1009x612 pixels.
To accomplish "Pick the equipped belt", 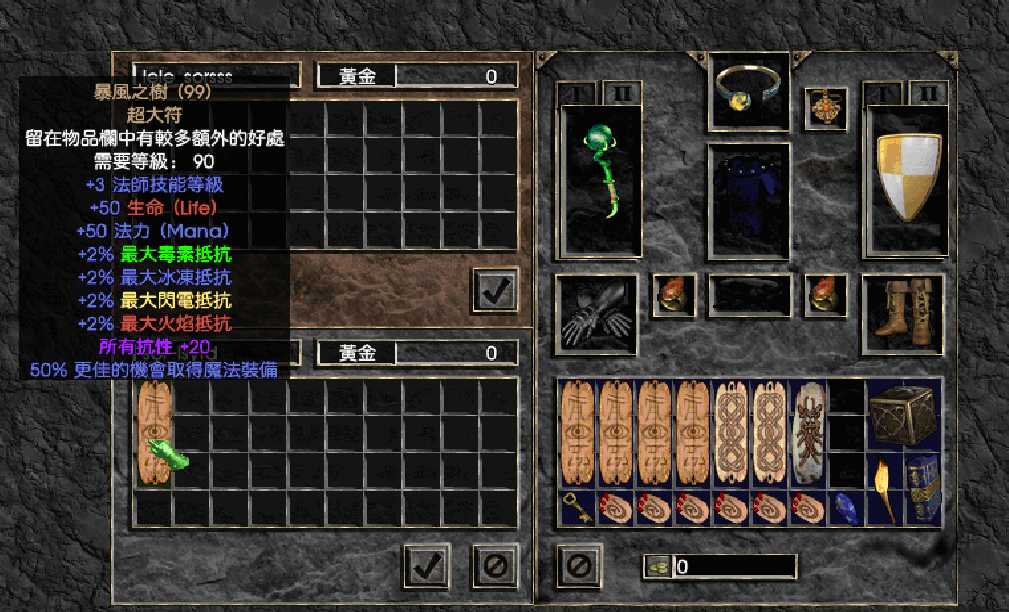I will click(x=749, y=296).
